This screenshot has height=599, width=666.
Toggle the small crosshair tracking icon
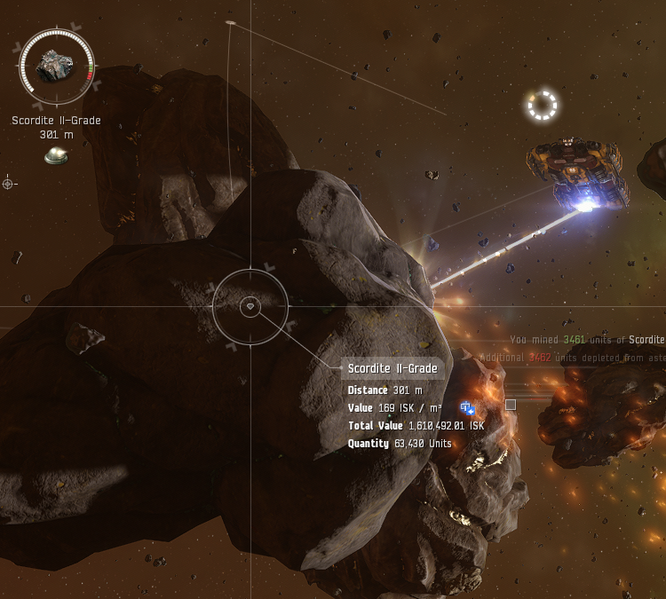coord(9,183)
